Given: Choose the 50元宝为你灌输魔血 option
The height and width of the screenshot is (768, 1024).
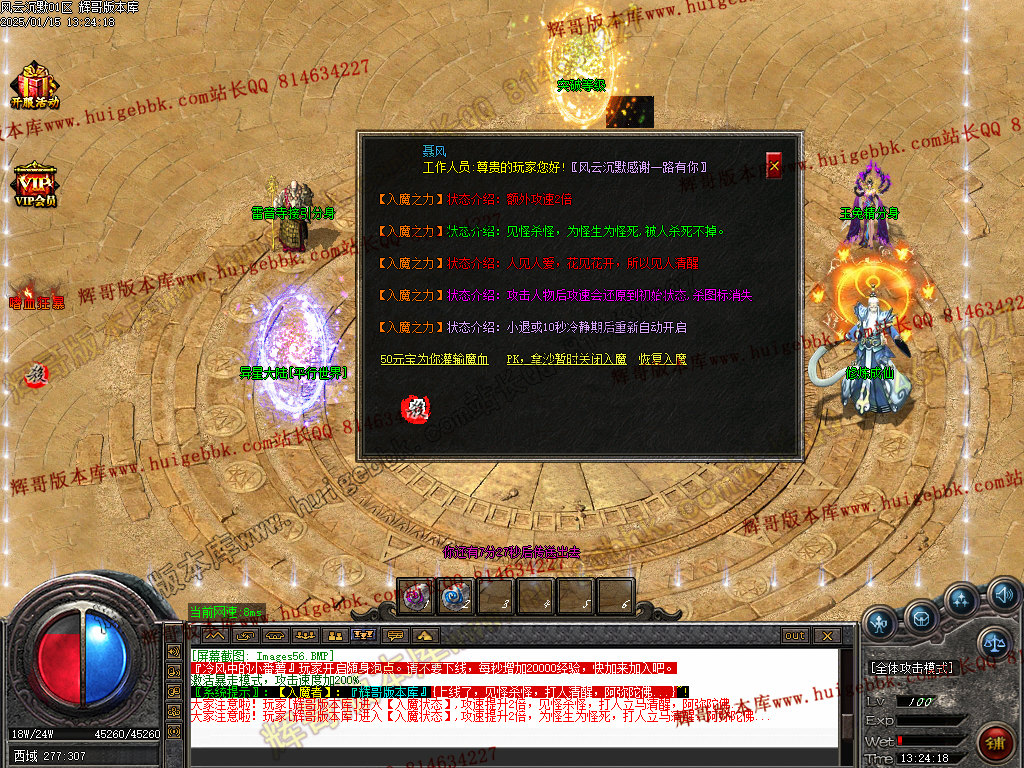Looking at the screenshot, I should 434,359.
